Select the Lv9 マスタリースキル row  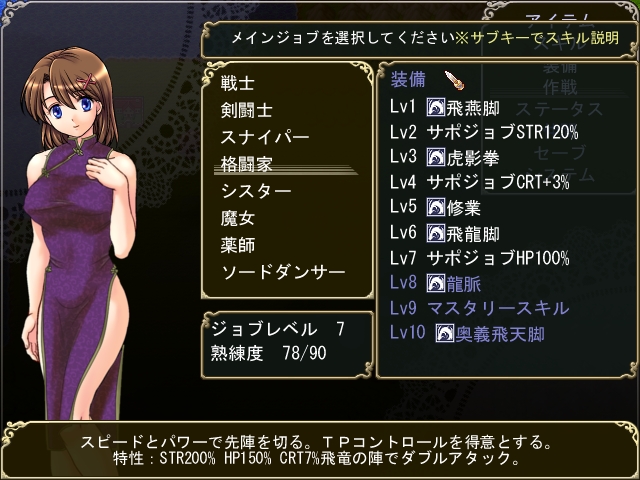[479, 307]
